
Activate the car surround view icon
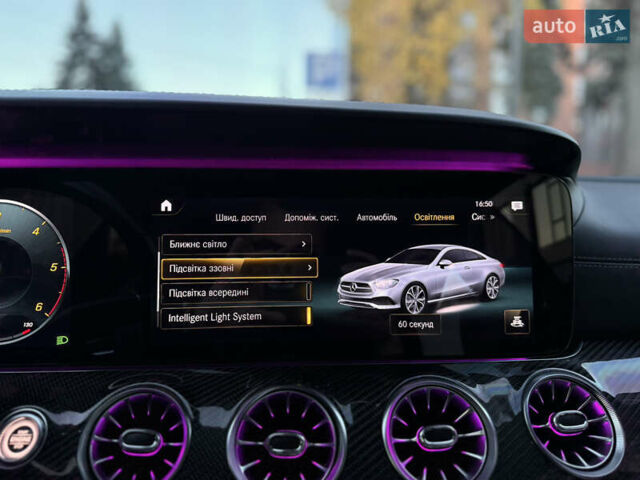[517, 321]
